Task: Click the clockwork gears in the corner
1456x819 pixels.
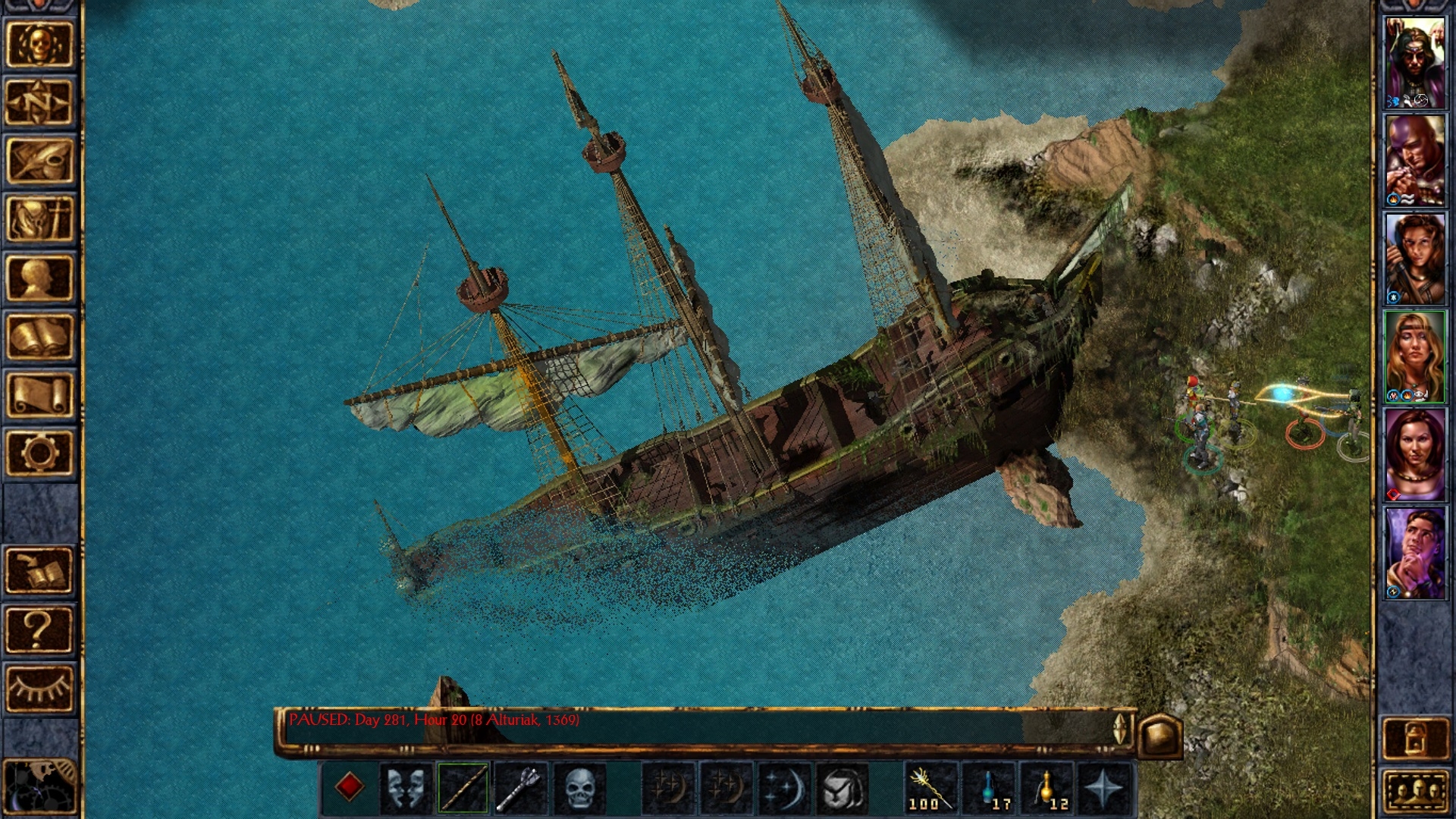Action: 39,789
